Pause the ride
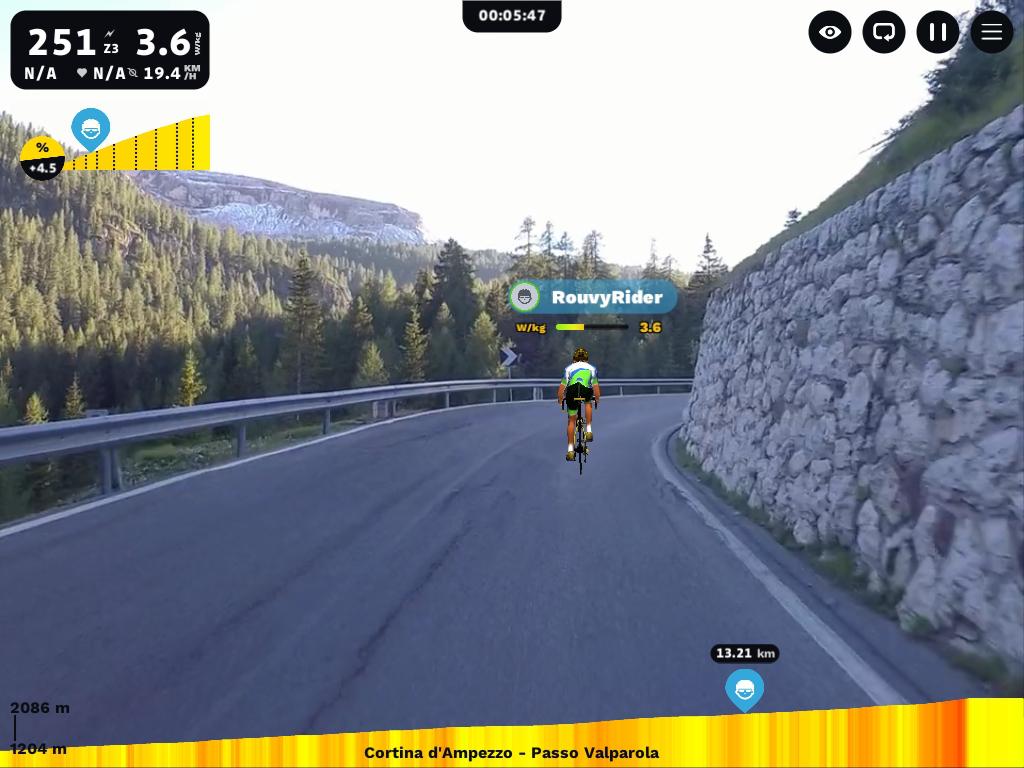The width and height of the screenshot is (1024, 768). click(938, 32)
